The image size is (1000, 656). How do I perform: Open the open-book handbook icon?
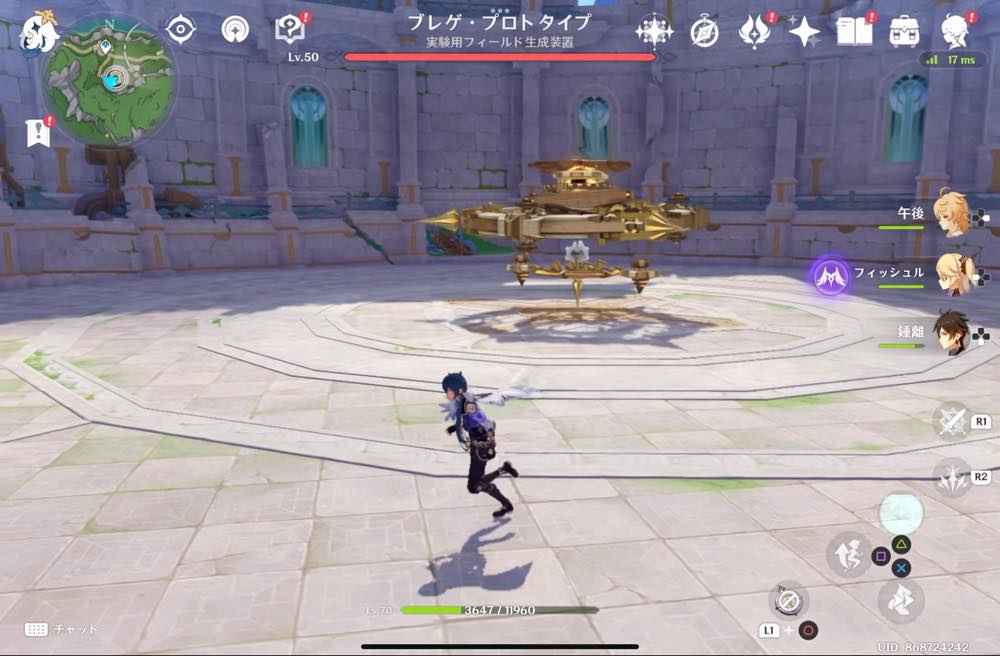[x=853, y=32]
